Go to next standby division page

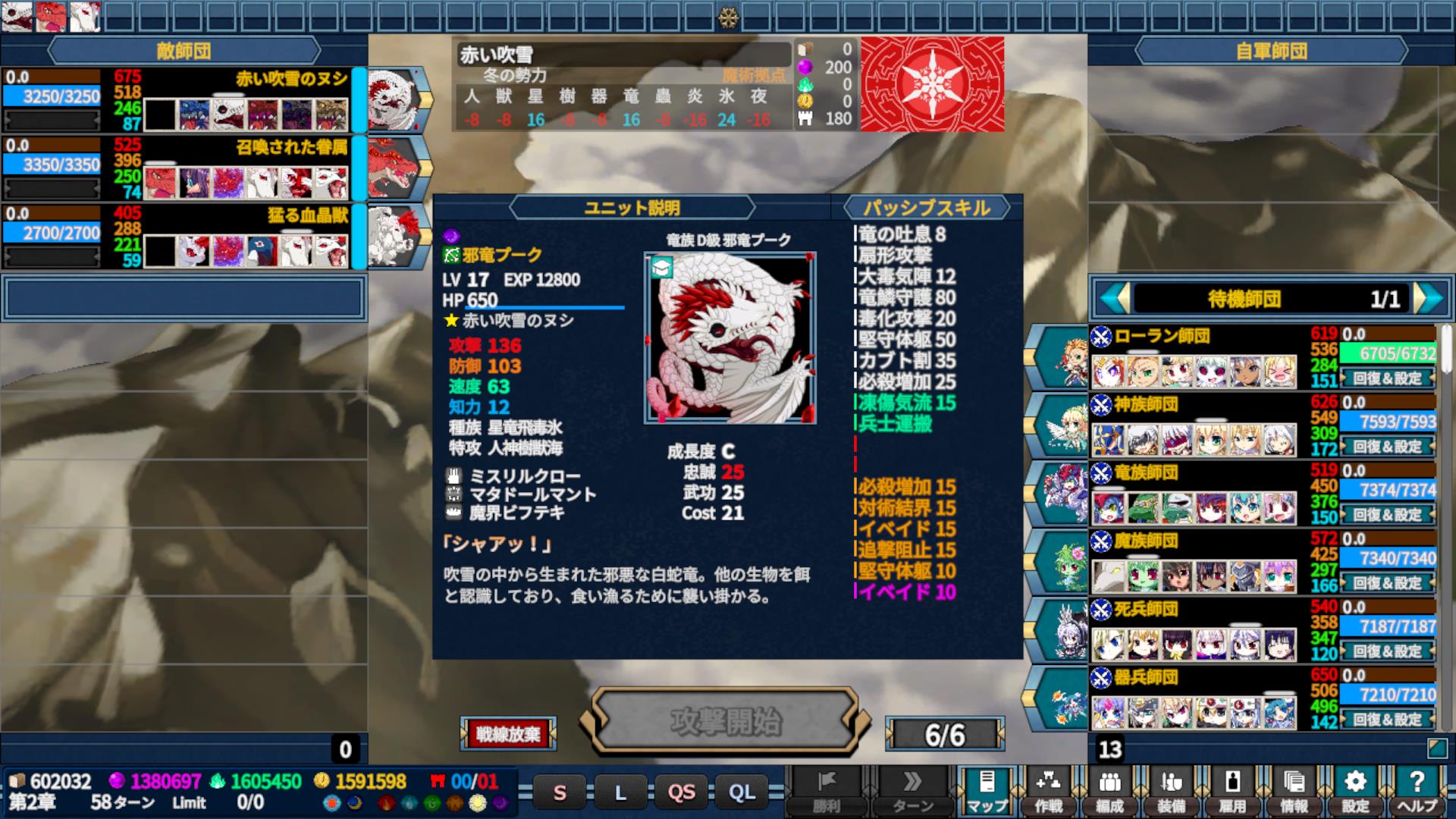1429,299
